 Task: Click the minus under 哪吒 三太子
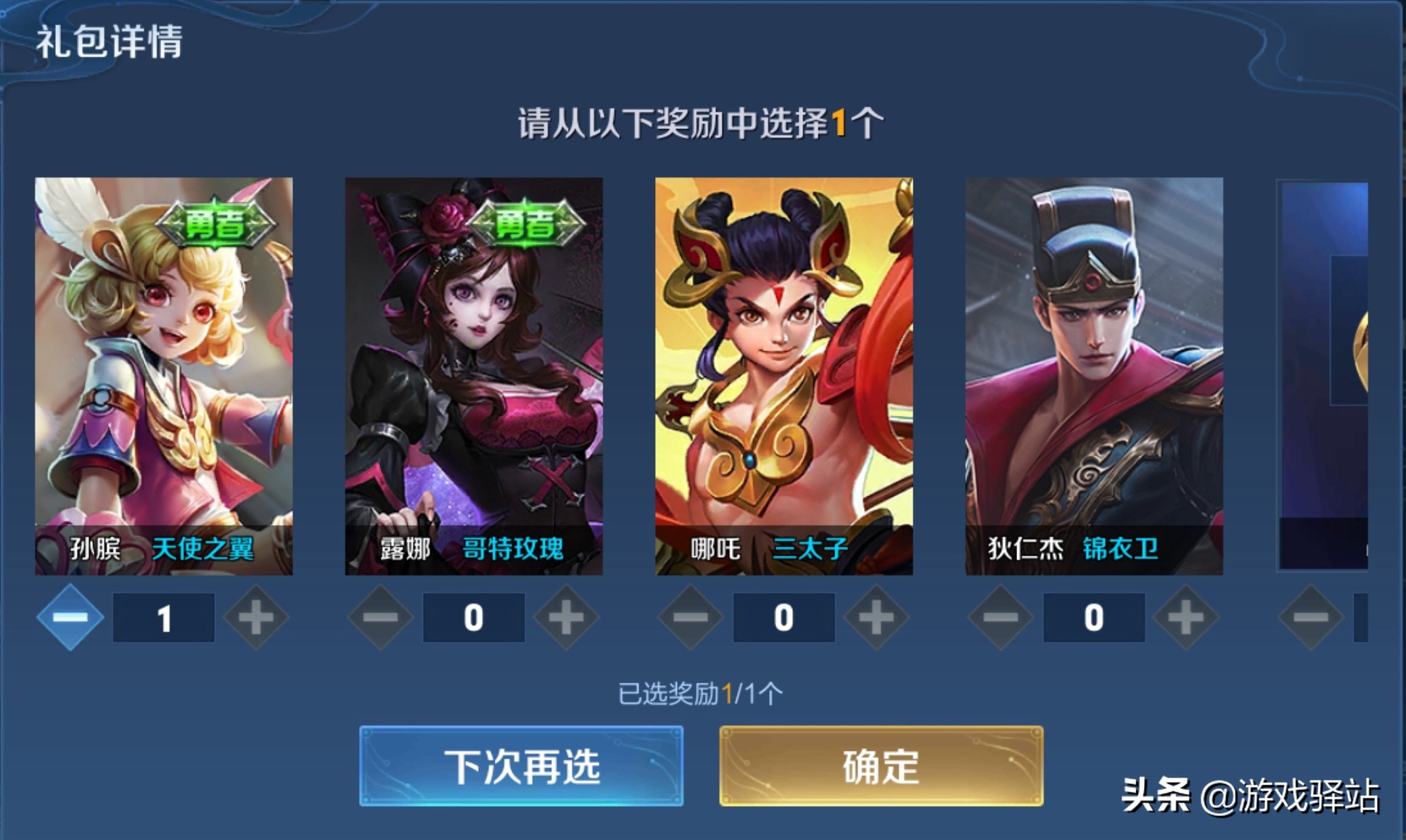pyautogui.click(x=690, y=617)
